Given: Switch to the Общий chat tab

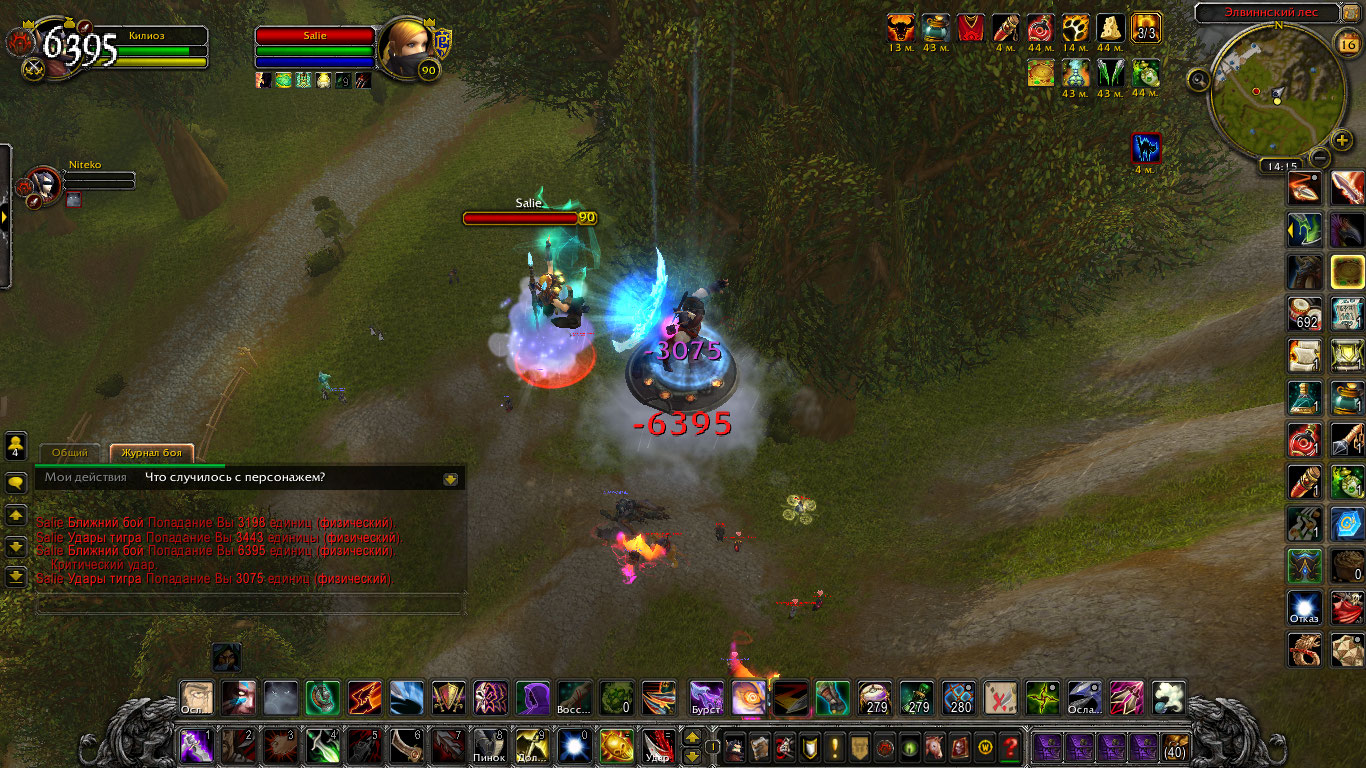Looking at the screenshot, I should click(x=70, y=453).
